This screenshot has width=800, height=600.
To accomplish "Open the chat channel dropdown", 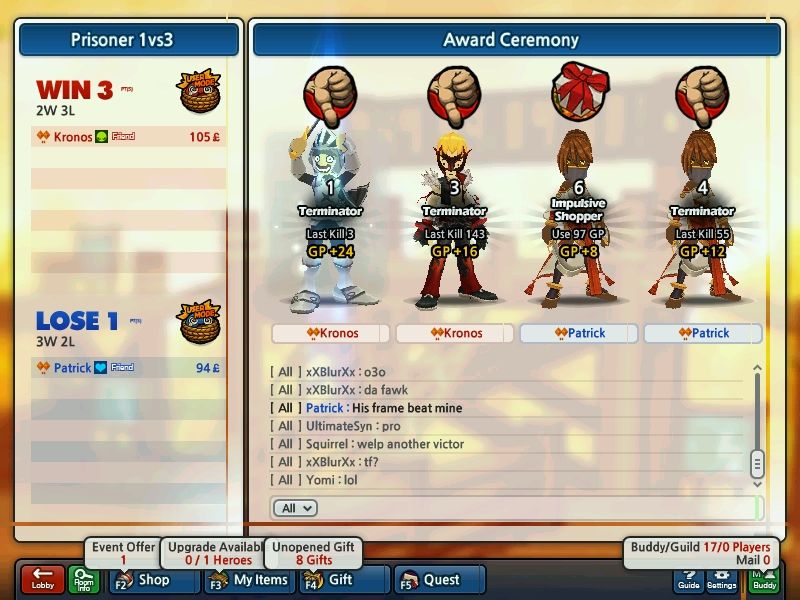I will [x=294, y=508].
